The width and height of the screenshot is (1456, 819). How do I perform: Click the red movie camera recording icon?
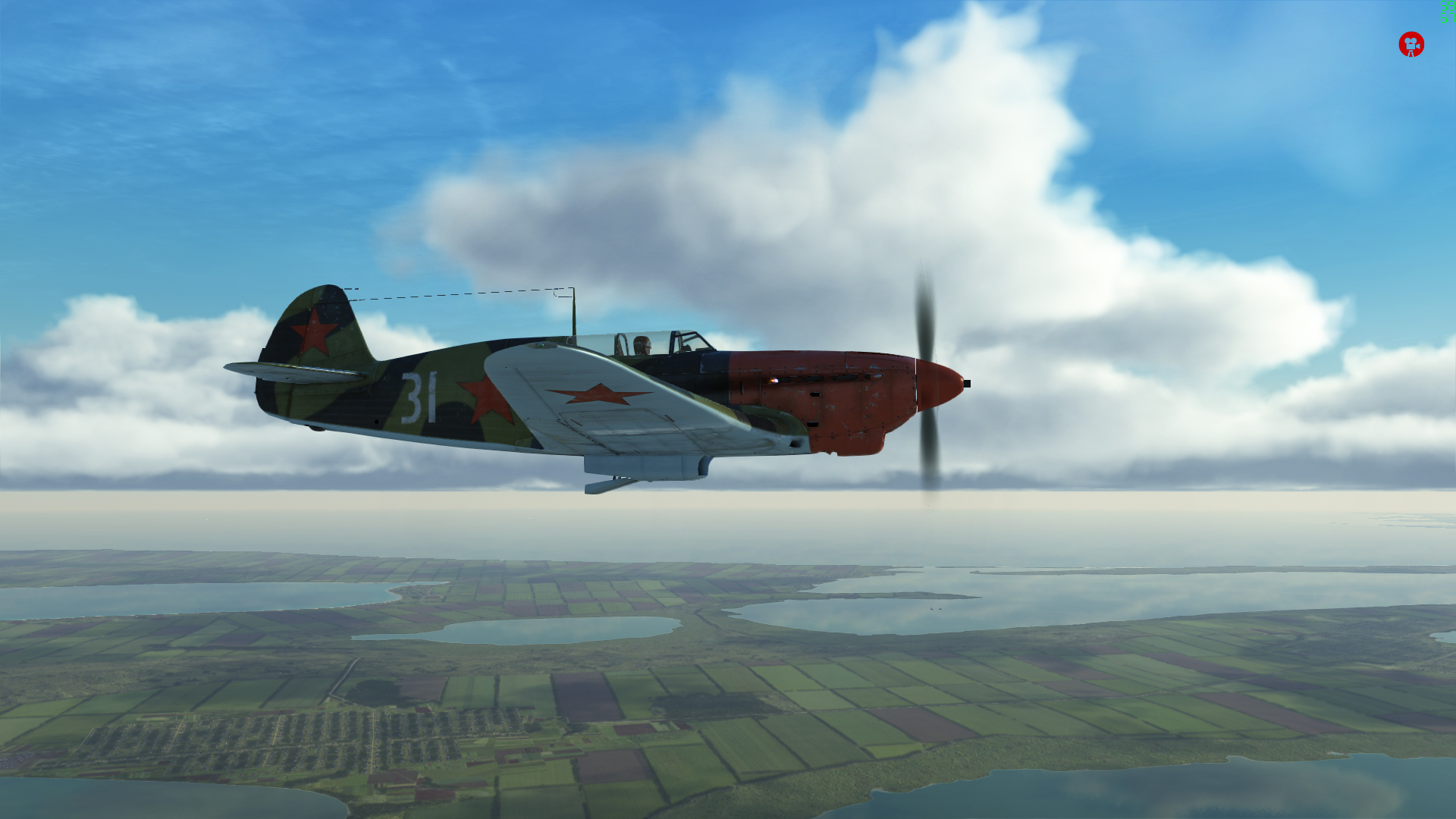(1410, 45)
